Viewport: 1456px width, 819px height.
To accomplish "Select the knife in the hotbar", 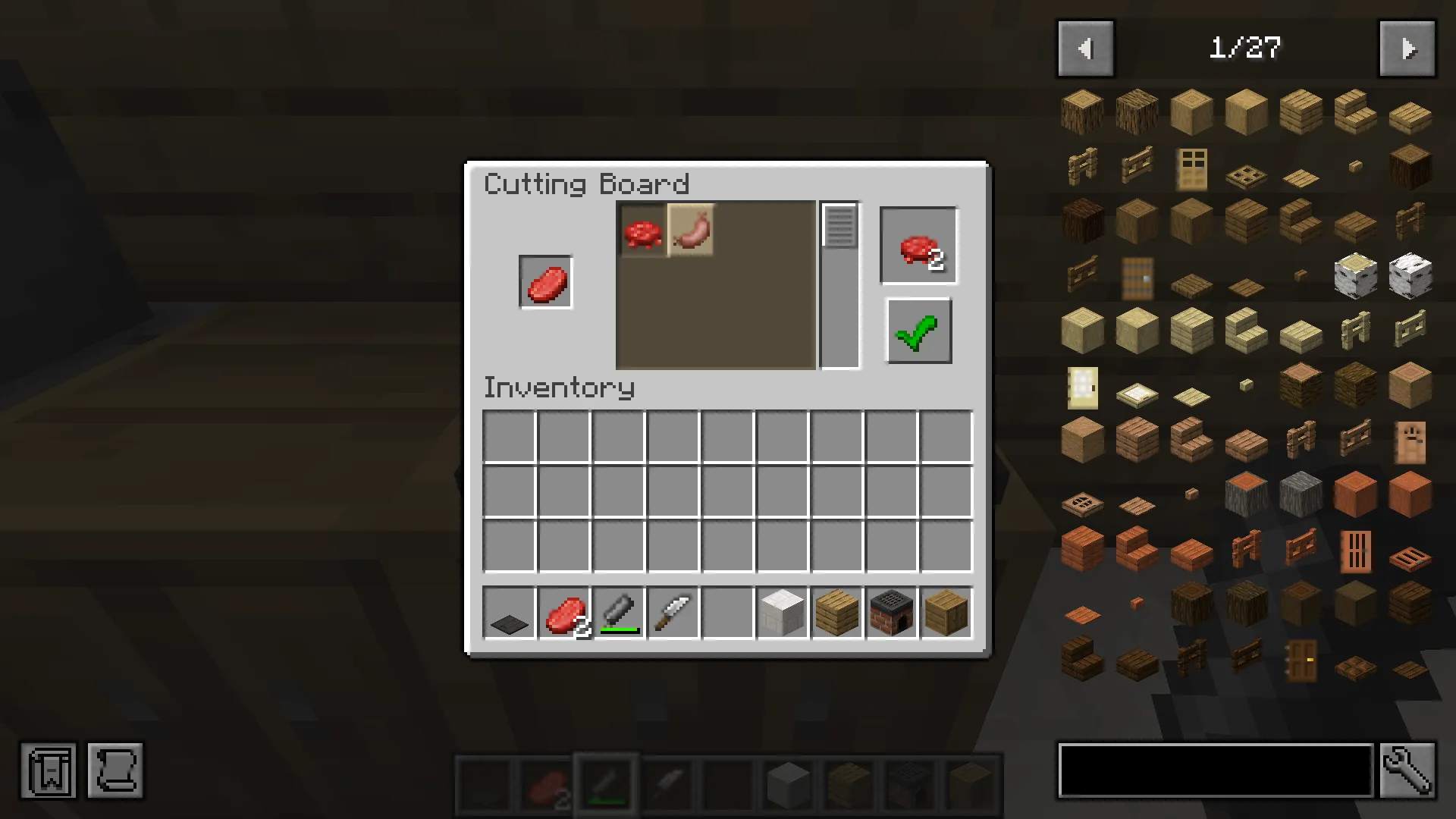I will 672,613.
